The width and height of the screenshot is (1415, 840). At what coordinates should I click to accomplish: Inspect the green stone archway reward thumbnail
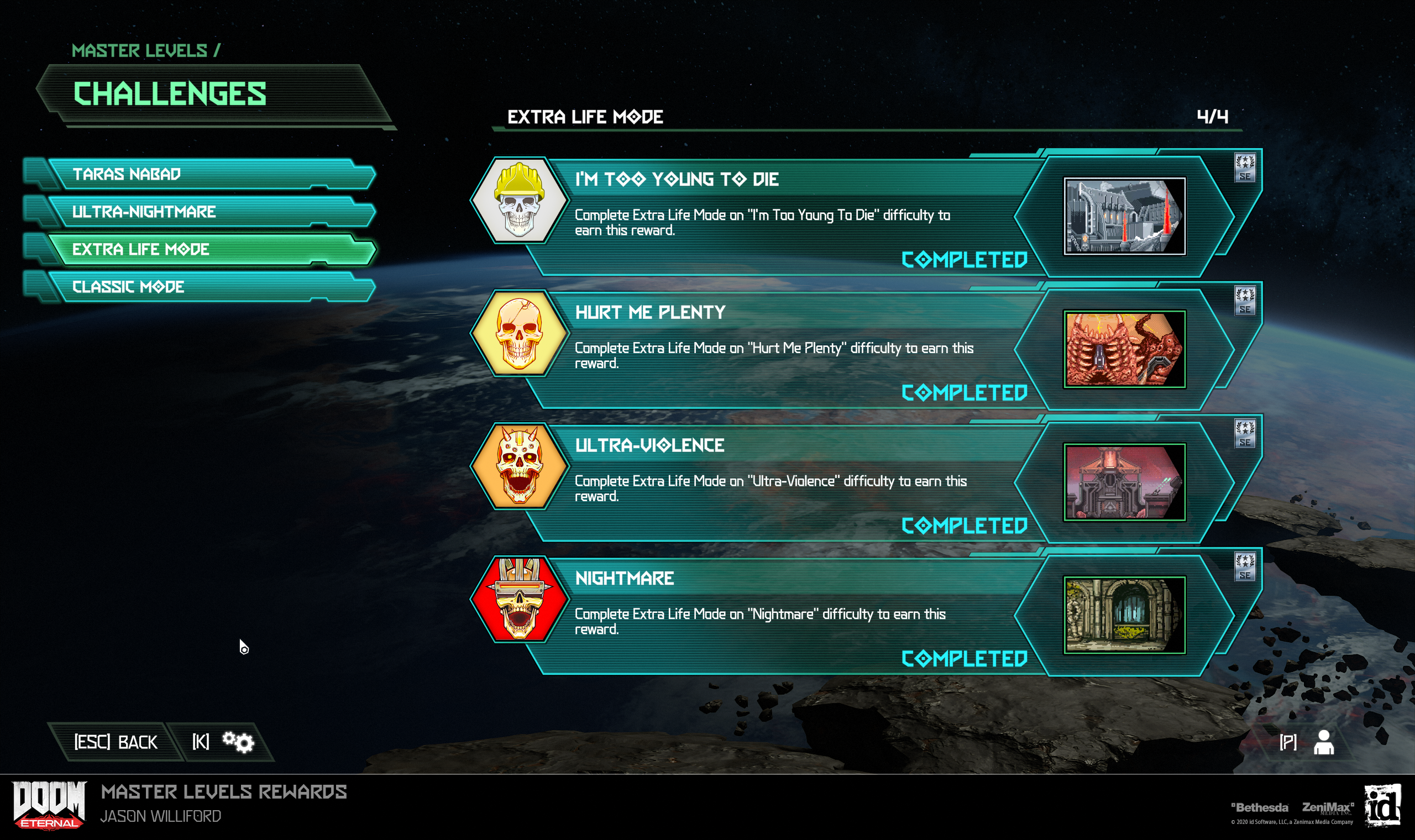(x=1124, y=615)
